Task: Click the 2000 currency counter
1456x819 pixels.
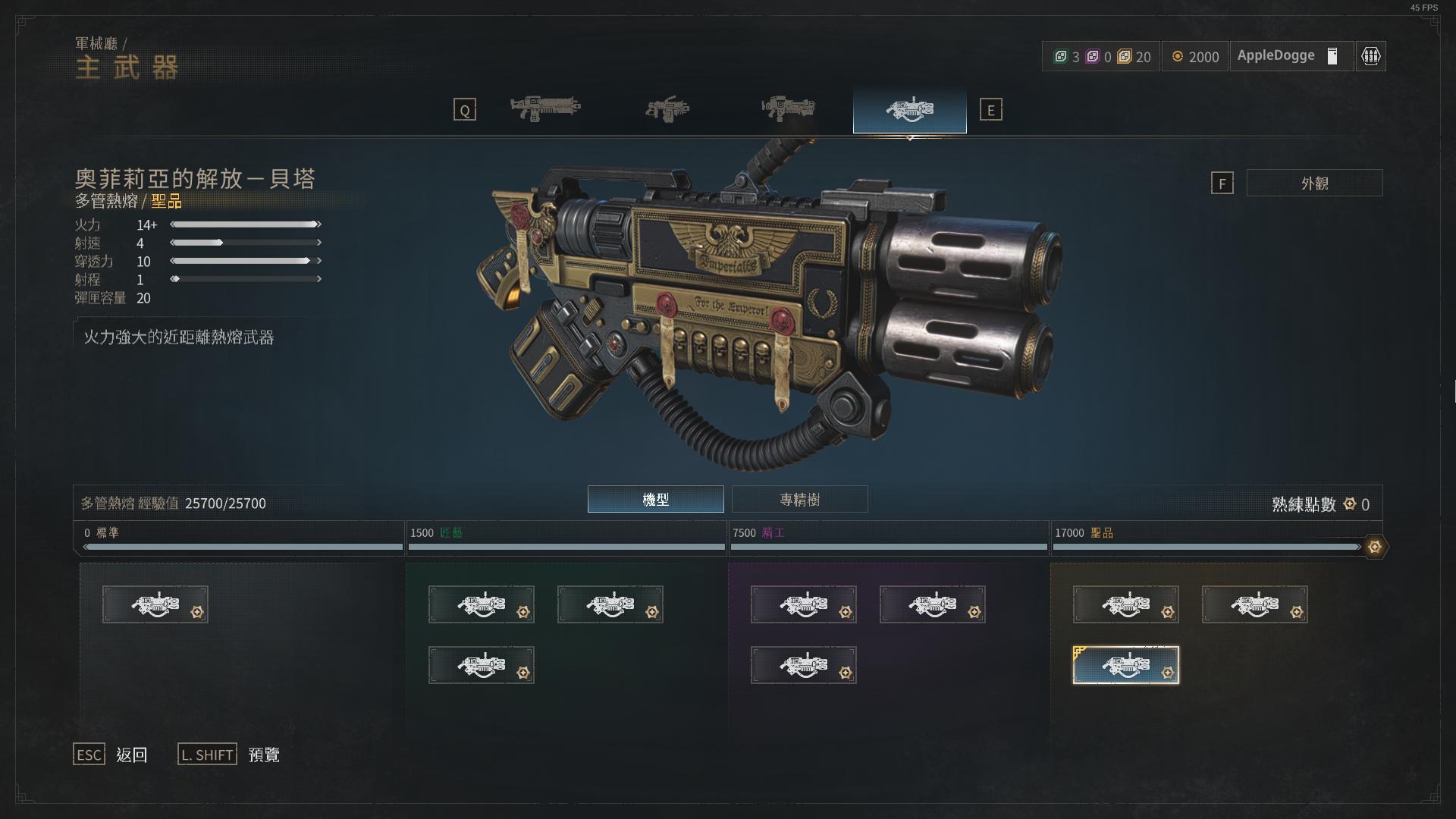Action: 1195,57
